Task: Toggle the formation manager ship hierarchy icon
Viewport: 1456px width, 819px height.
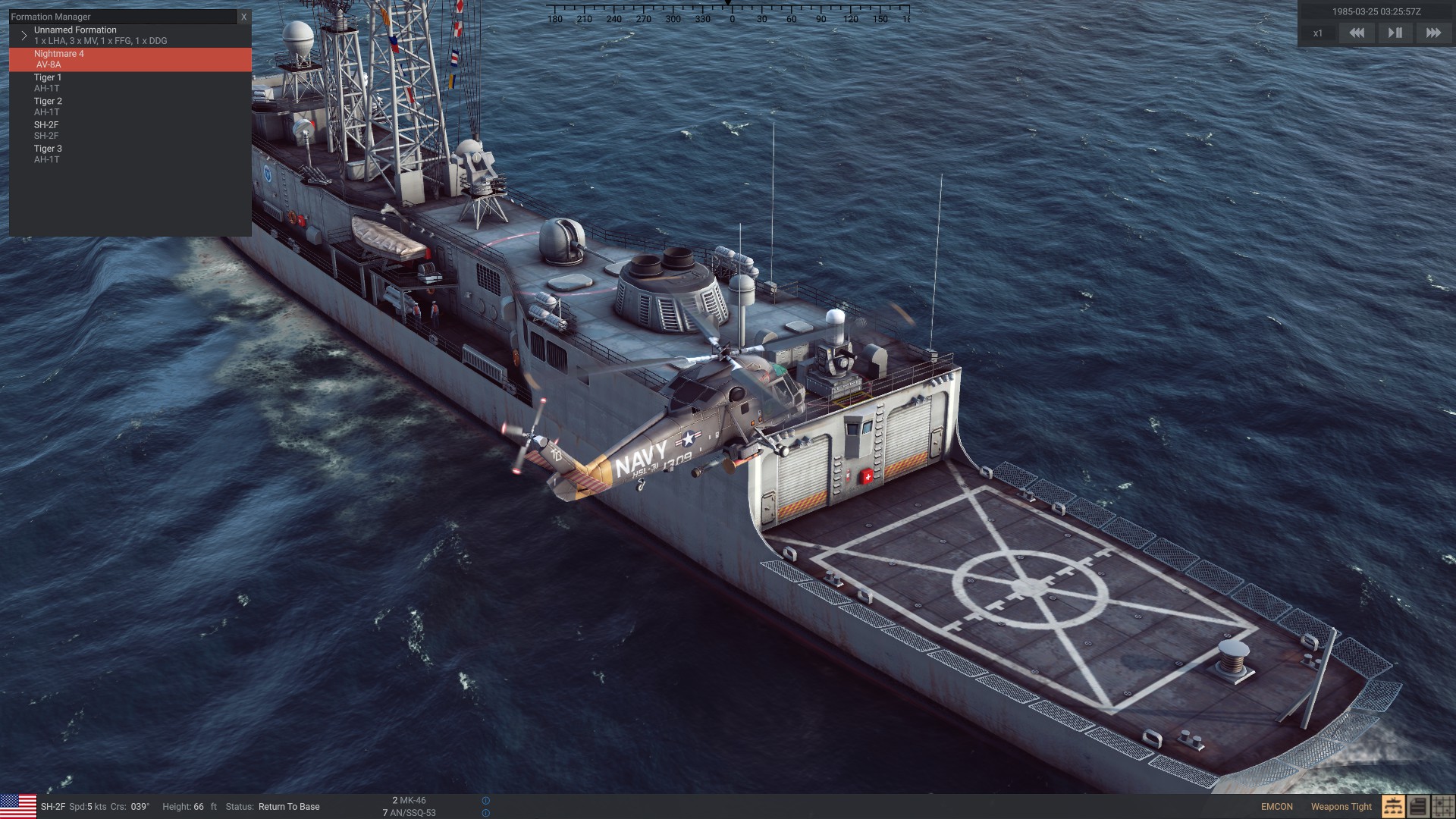Action: tap(1393, 807)
